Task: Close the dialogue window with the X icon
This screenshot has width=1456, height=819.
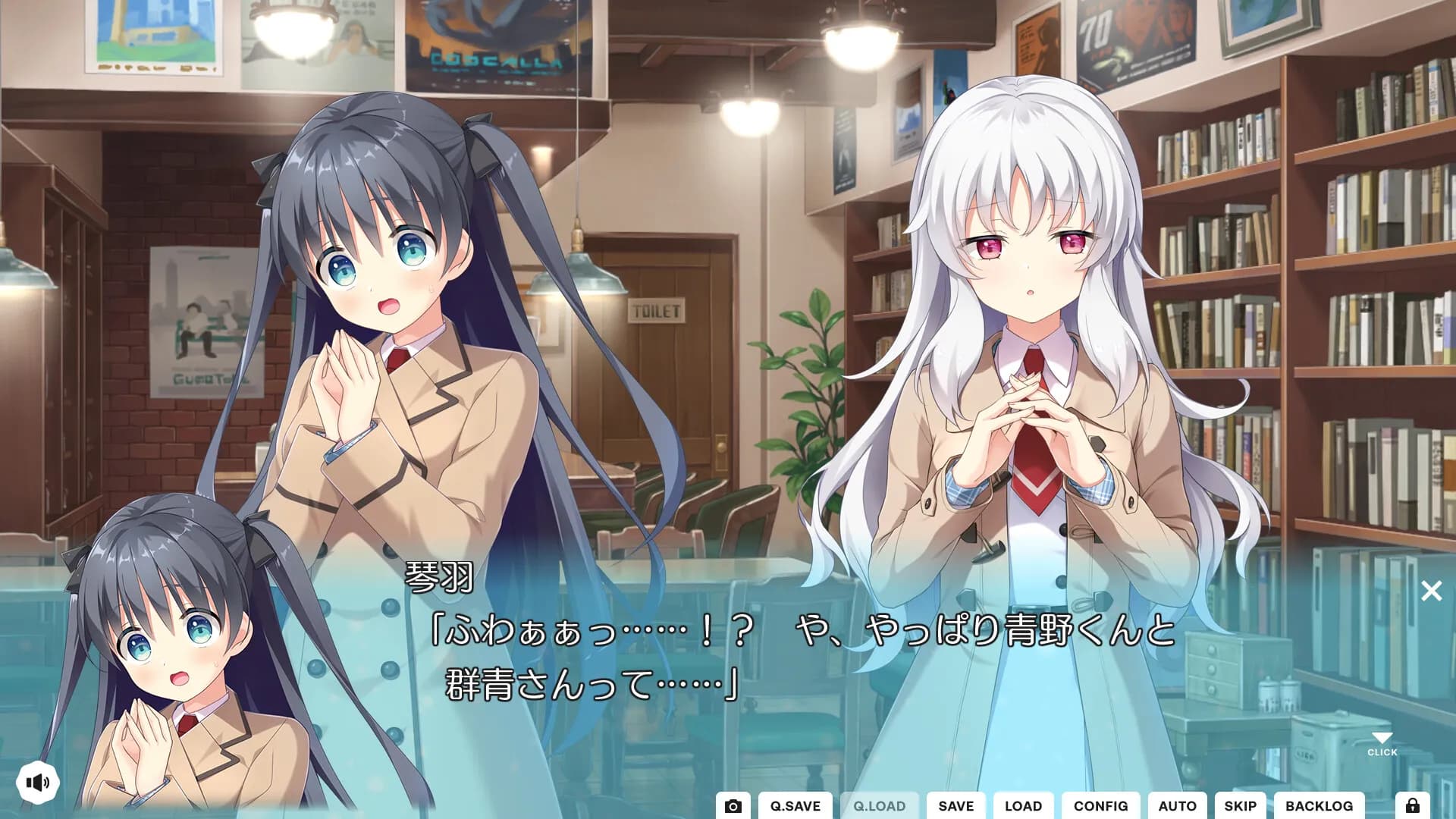Action: pyautogui.click(x=1432, y=591)
